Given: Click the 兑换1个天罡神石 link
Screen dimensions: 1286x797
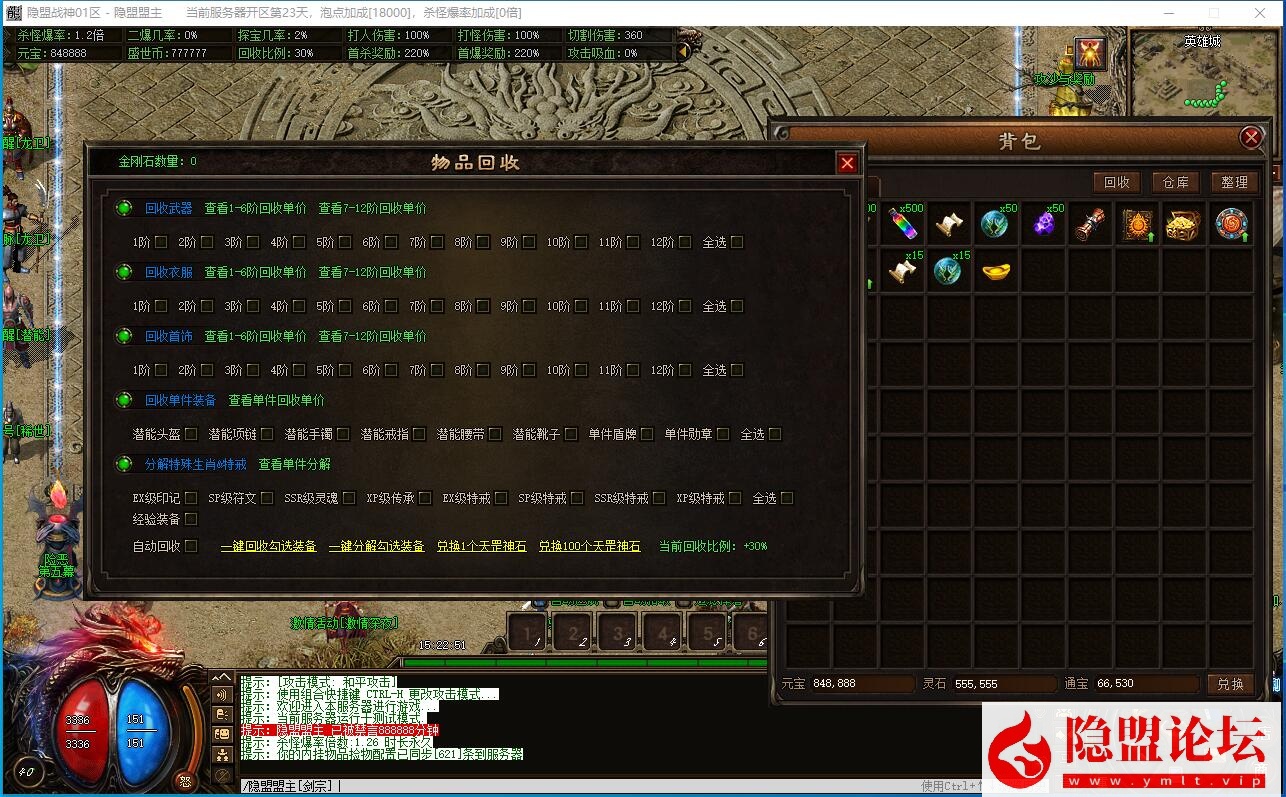Looking at the screenshot, I should [481, 546].
